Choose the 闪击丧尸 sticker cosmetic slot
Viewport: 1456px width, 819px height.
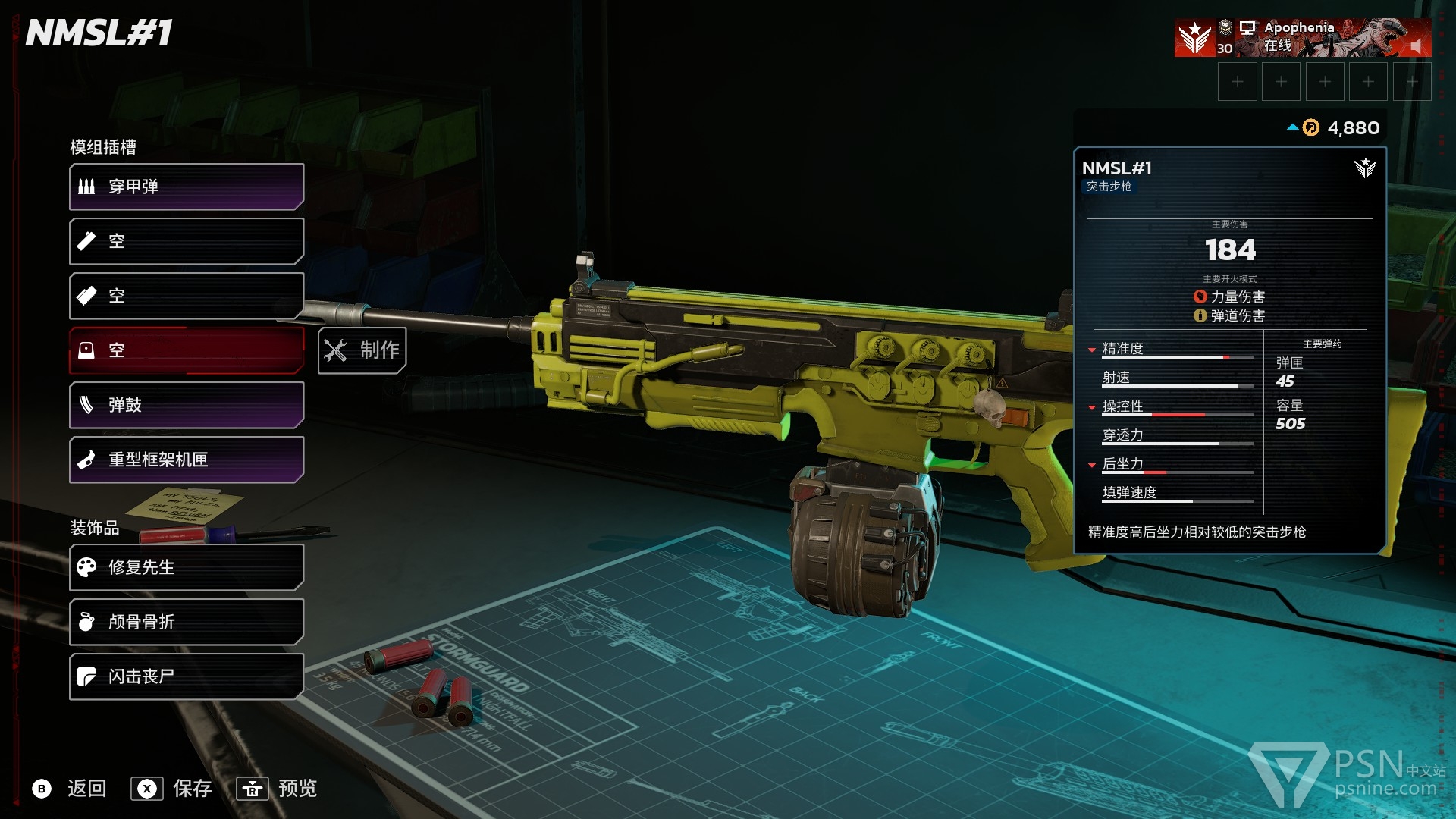click(187, 676)
